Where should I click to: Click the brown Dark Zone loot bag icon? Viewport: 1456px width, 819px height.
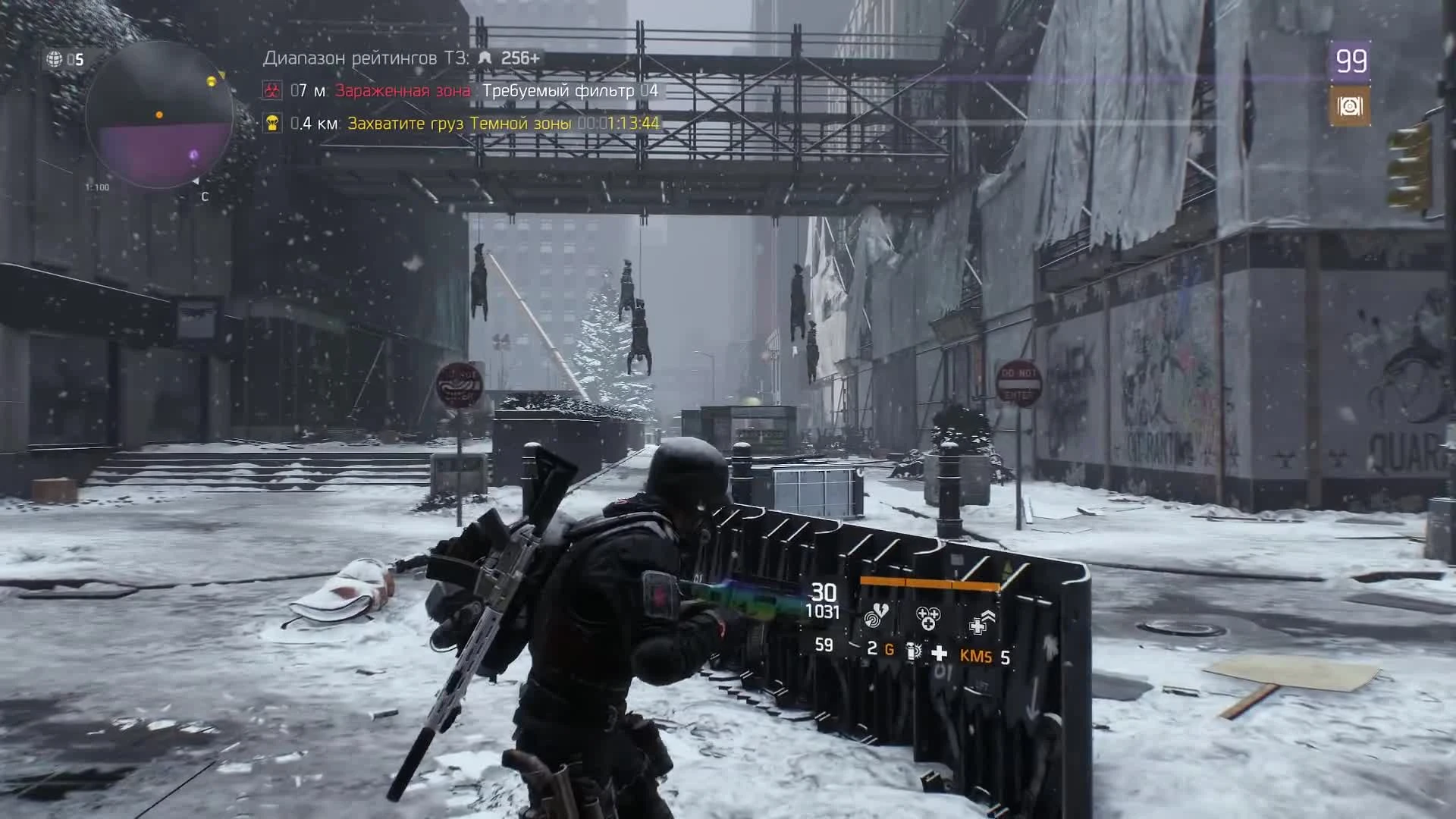pos(1348,106)
